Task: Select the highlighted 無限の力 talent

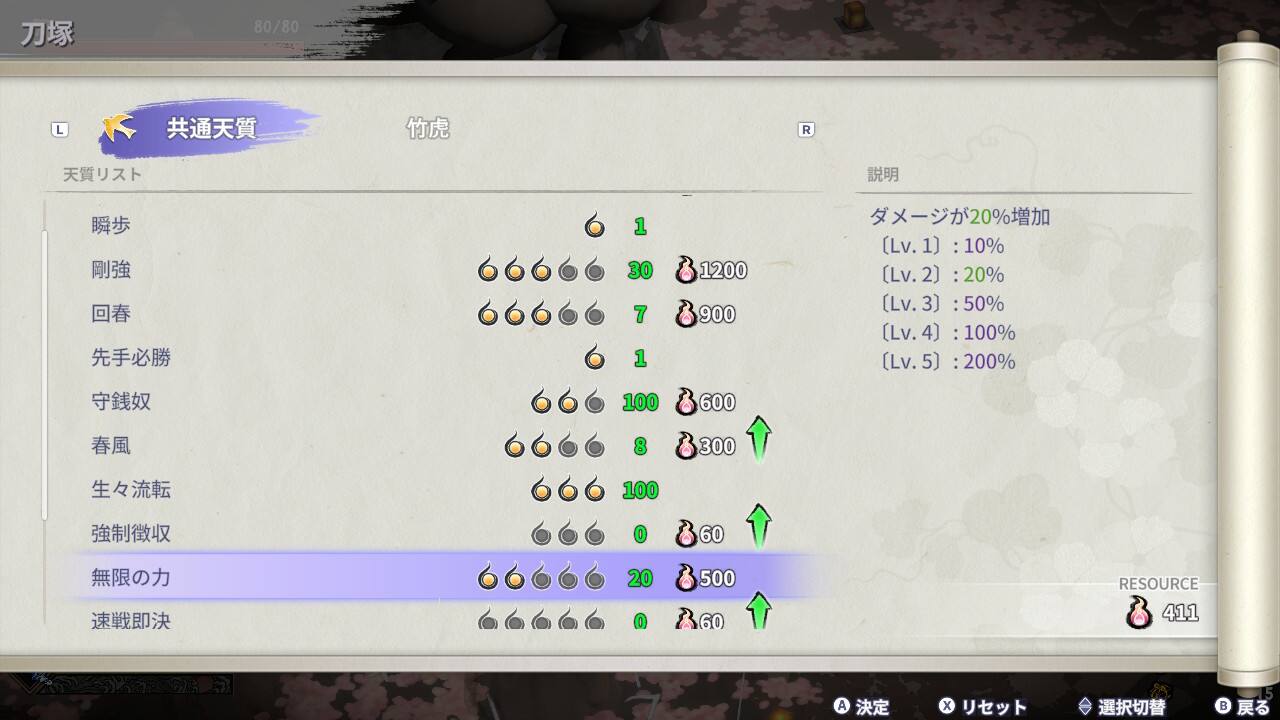Action: (440, 578)
